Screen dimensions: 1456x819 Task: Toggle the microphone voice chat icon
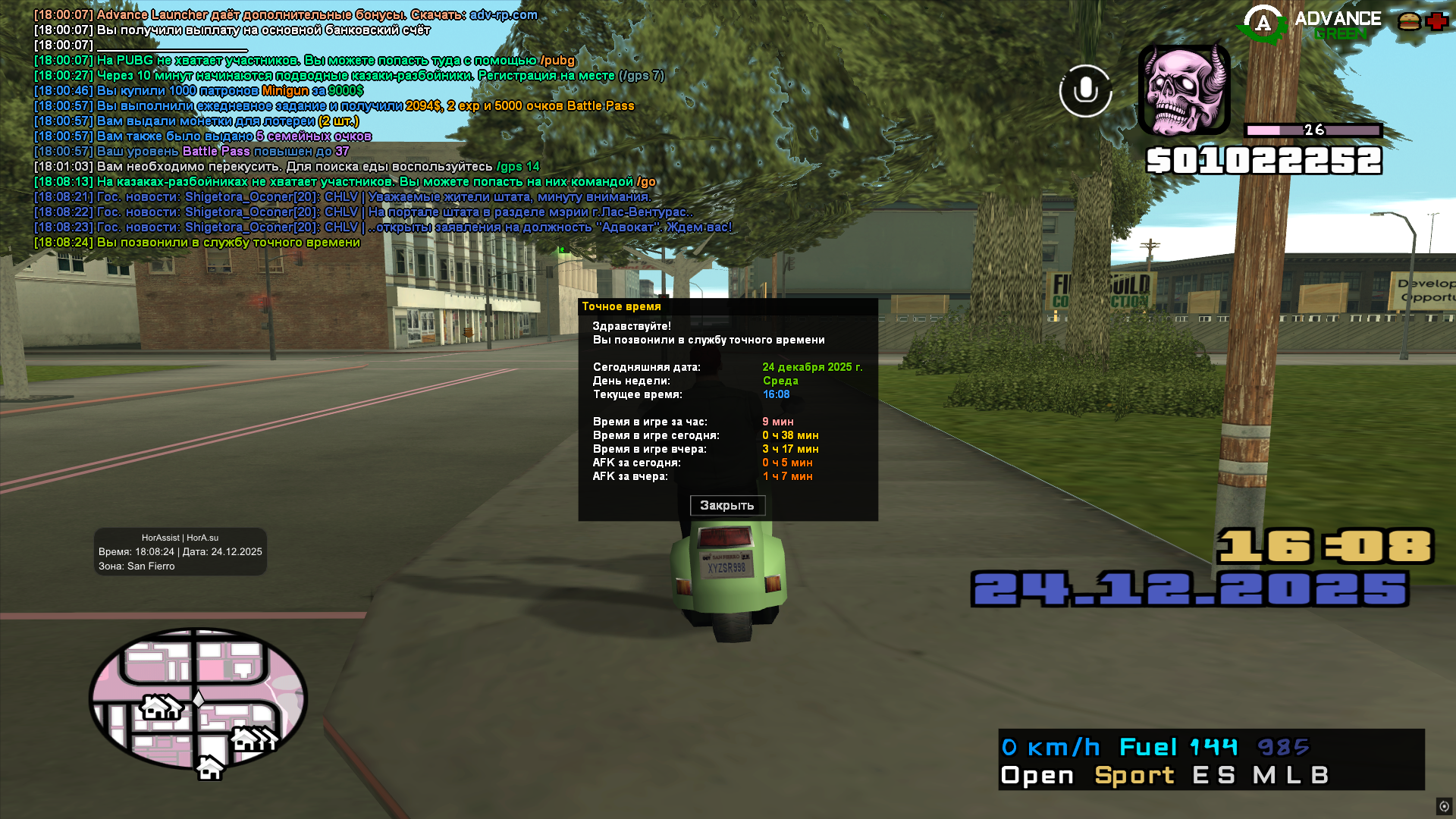click(1085, 91)
